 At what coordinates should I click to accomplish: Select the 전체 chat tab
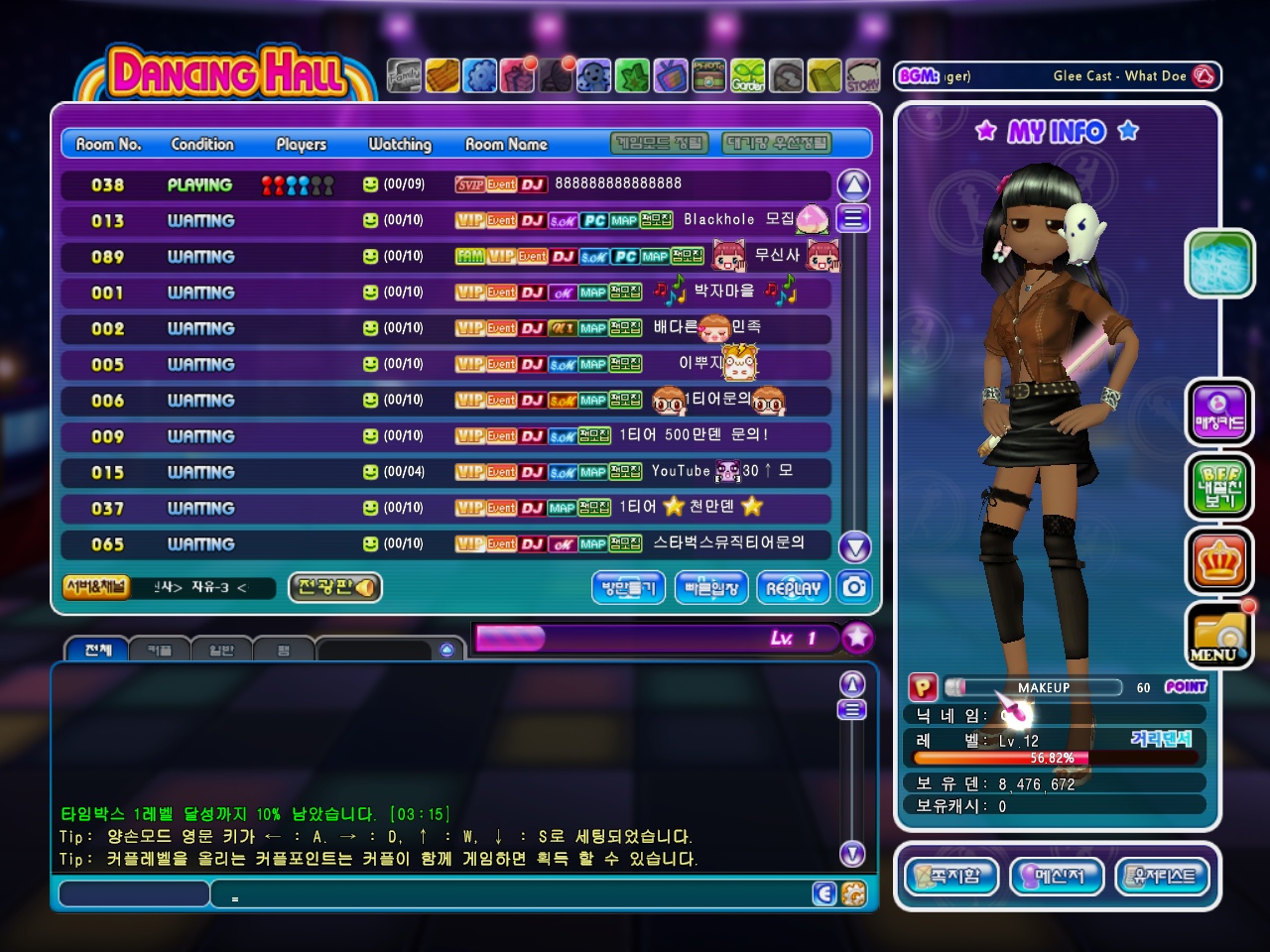[x=97, y=651]
